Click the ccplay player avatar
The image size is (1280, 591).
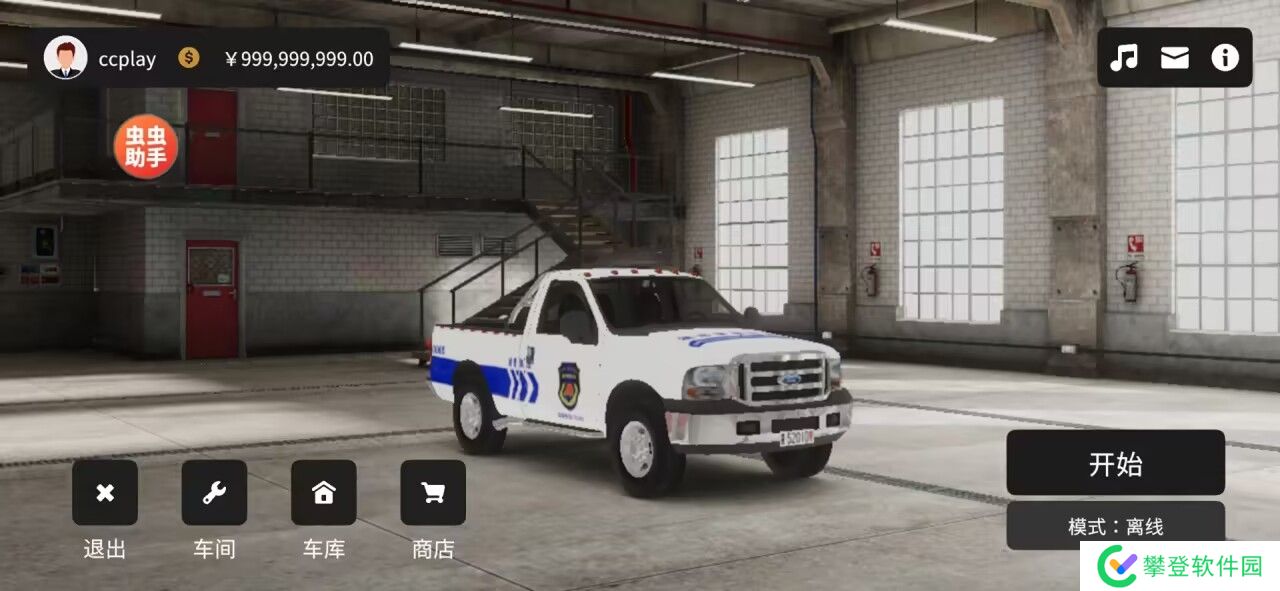coord(66,58)
